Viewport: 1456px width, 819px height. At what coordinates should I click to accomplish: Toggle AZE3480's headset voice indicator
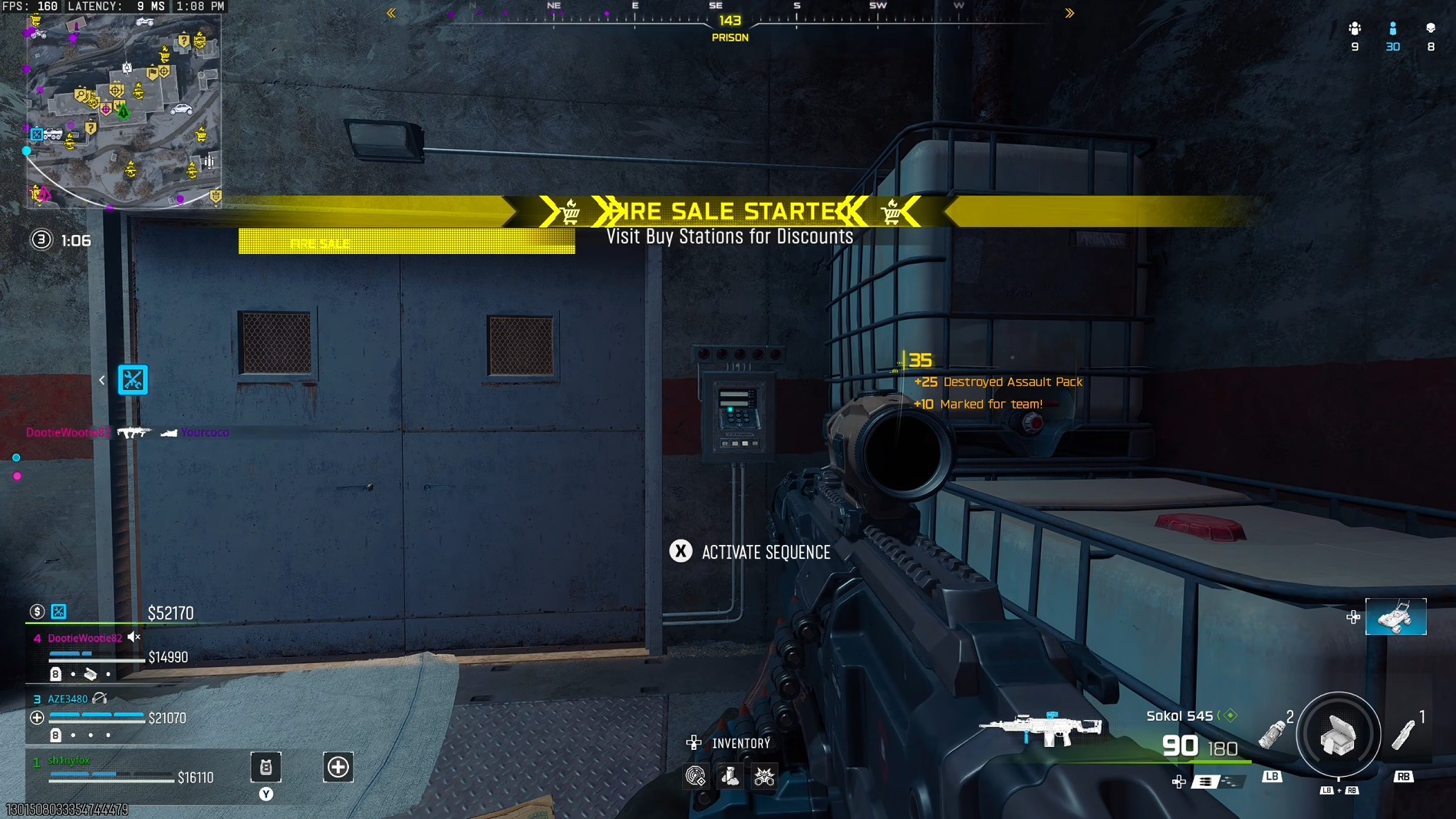(100, 699)
